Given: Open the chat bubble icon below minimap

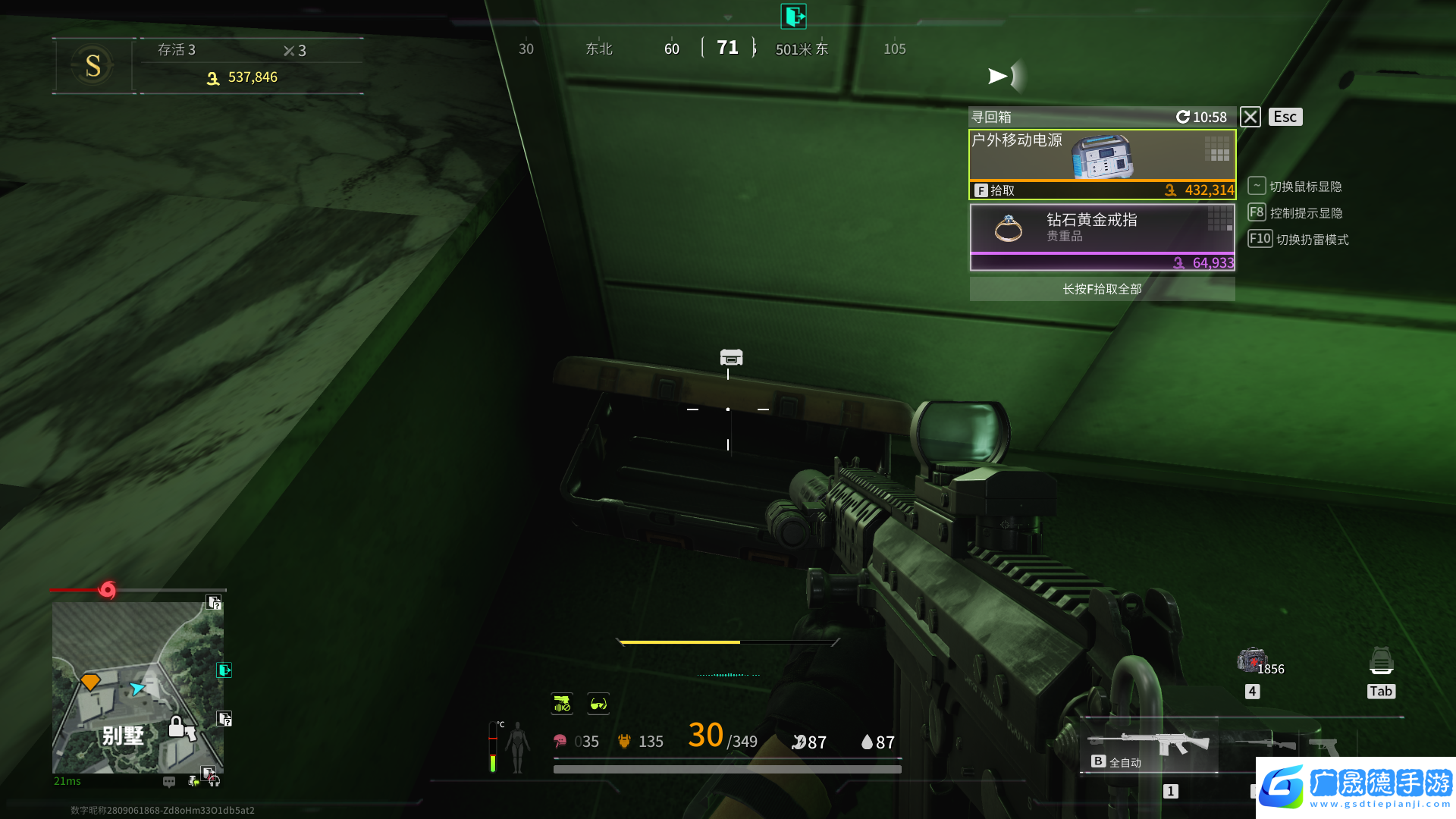Looking at the screenshot, I should pyautogui.click(x=169, y=781).
